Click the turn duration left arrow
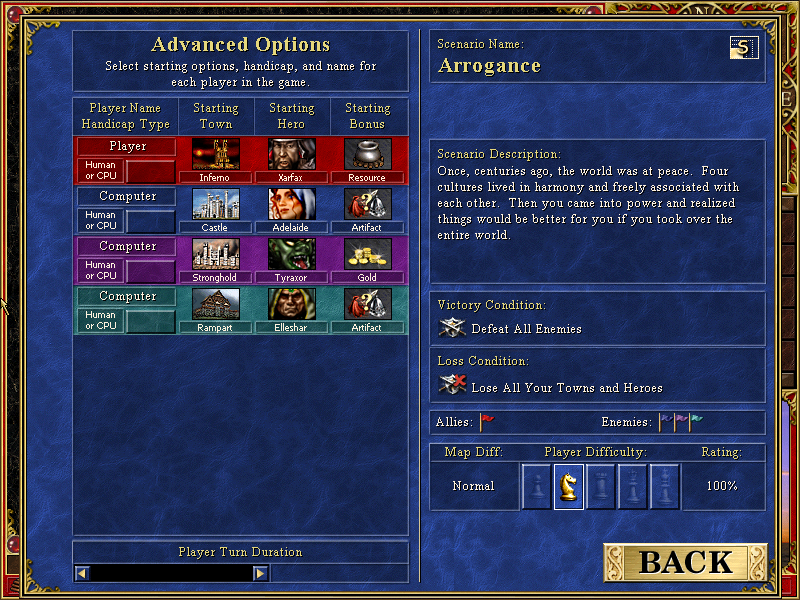Screen dimensions: 800x600 [x=83, y=573]
